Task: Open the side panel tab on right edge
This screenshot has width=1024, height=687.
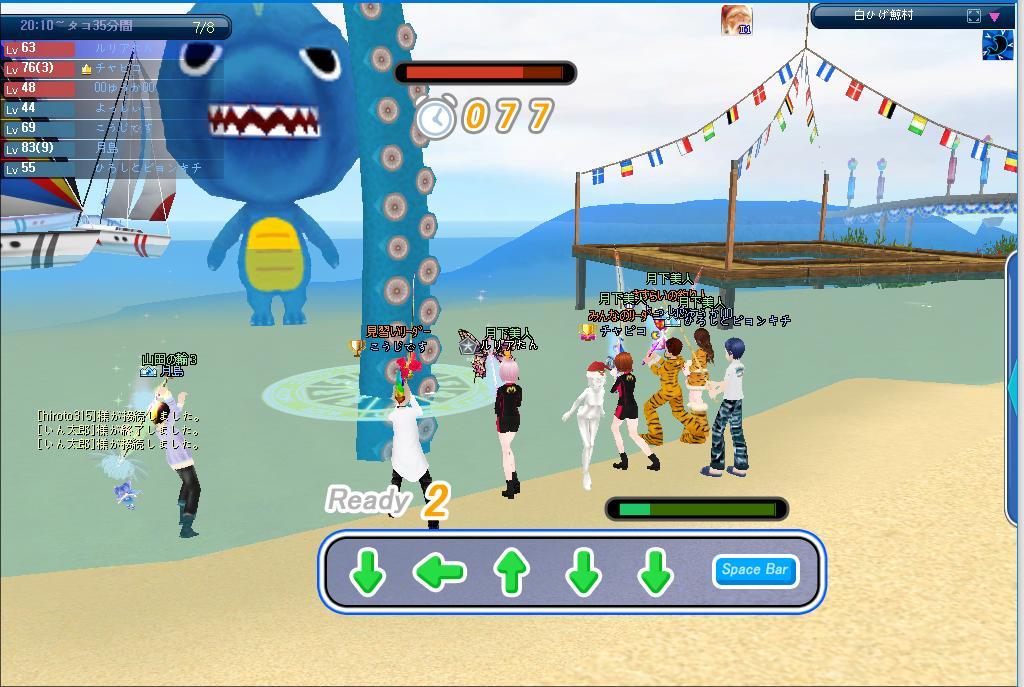Action: [x=1015, y=390]
